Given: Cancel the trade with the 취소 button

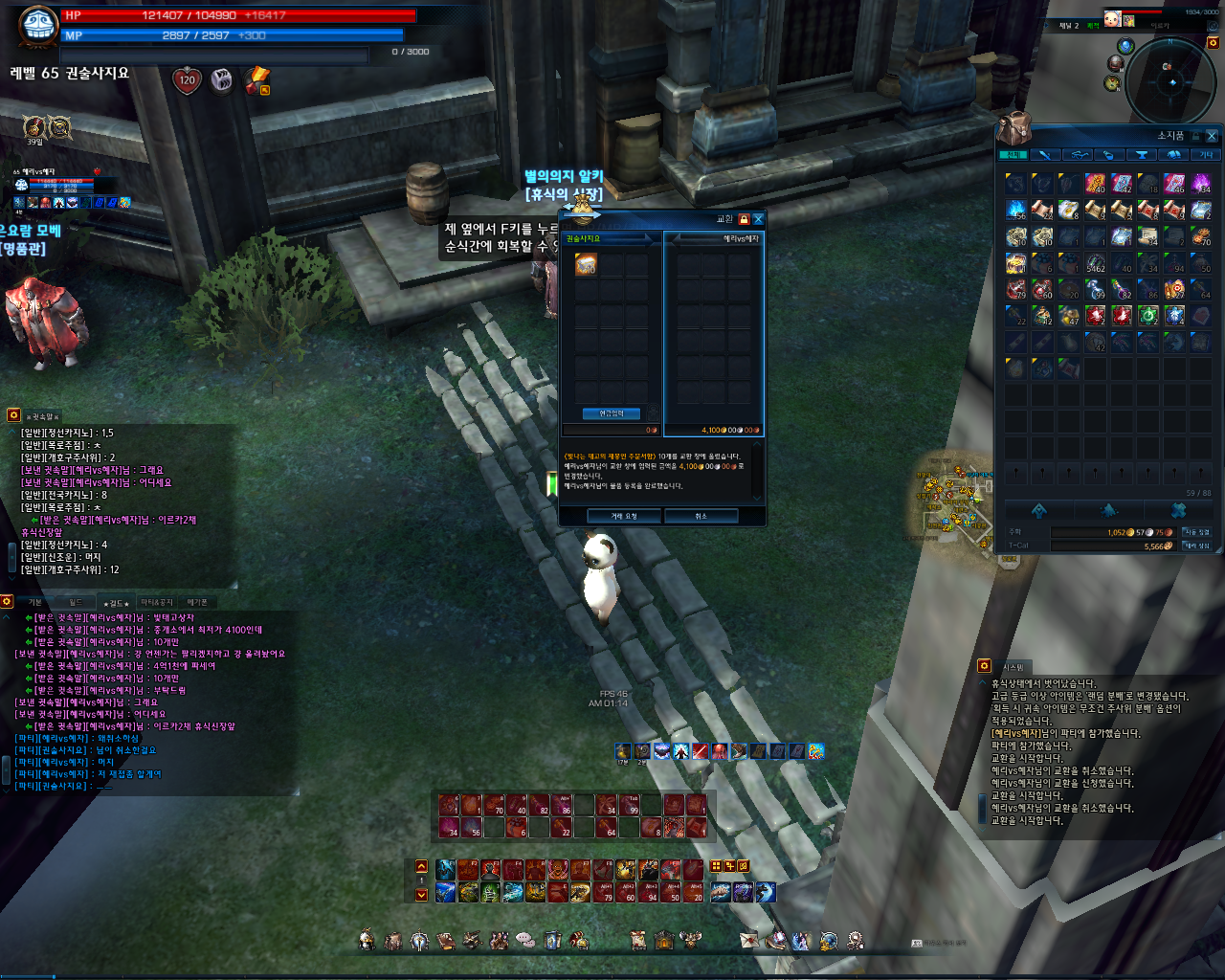Looking at the screenshot, I should (x=701, y=516).
